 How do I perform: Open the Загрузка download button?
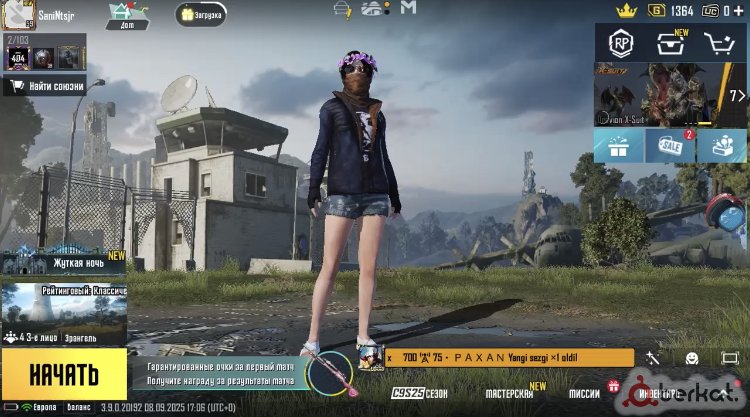[x=201, y=14]
